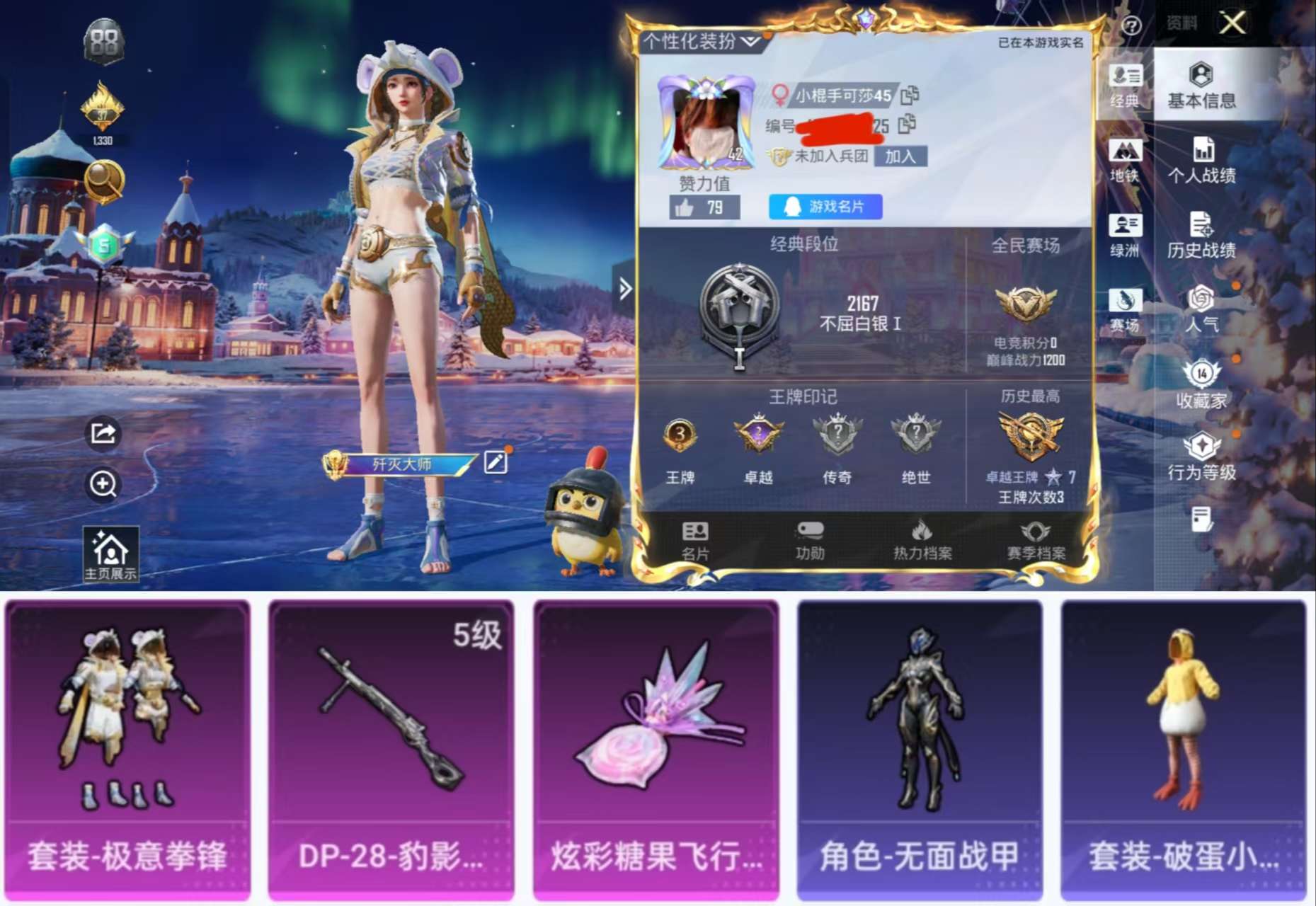Screen dimensions: 1316x906
Task: Open the 游戏名片 game card button
Action: (x=825, y=206)
